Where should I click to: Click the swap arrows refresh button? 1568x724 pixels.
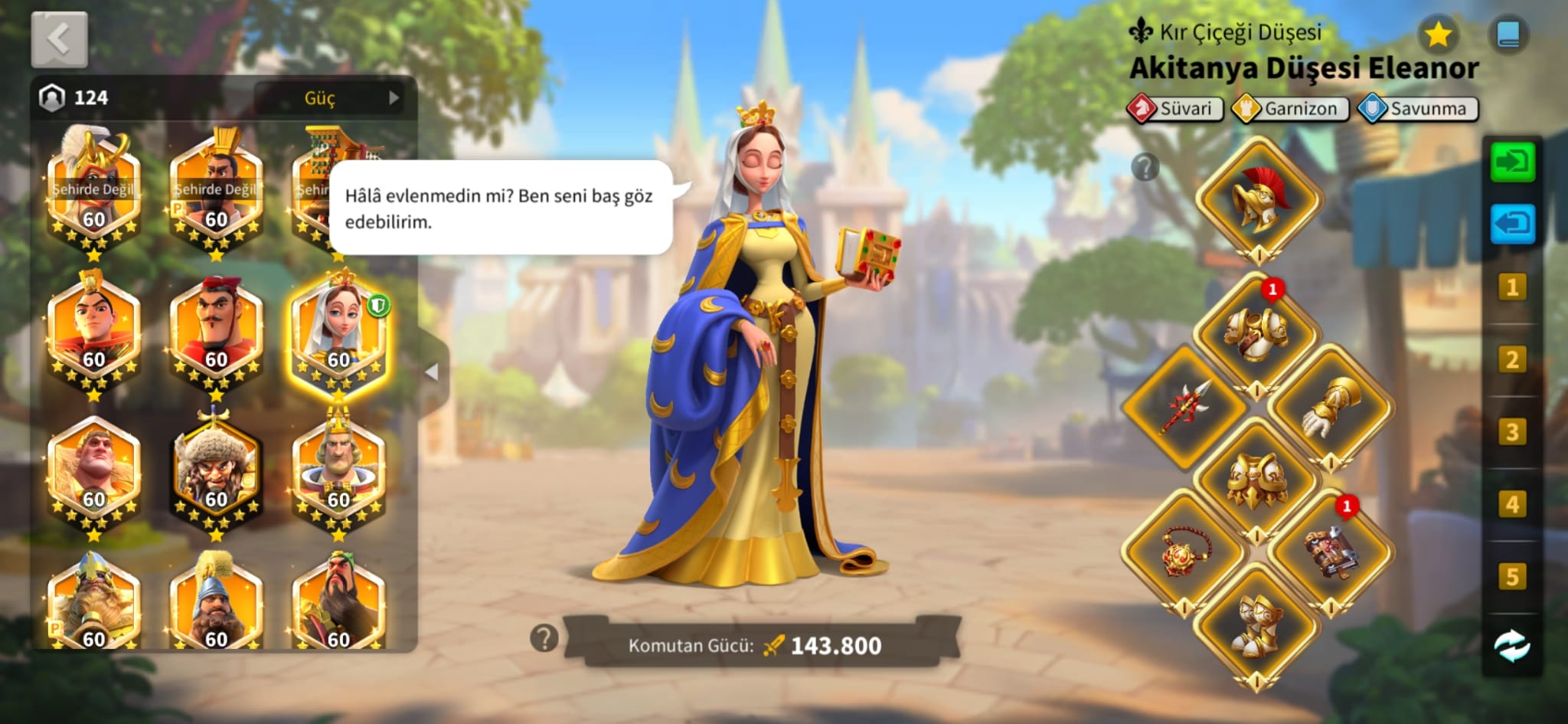click(1512, 646)
